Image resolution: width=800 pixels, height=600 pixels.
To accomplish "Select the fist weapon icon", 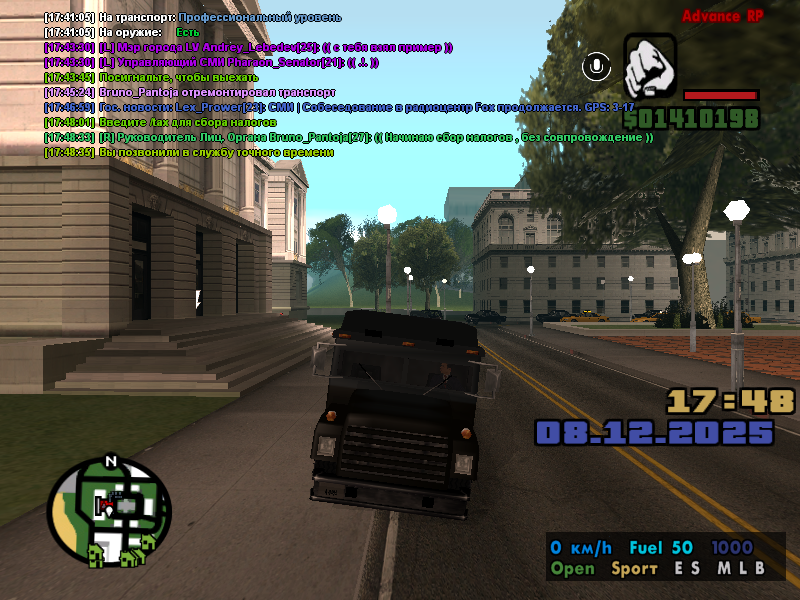I will tap(650, 66).
